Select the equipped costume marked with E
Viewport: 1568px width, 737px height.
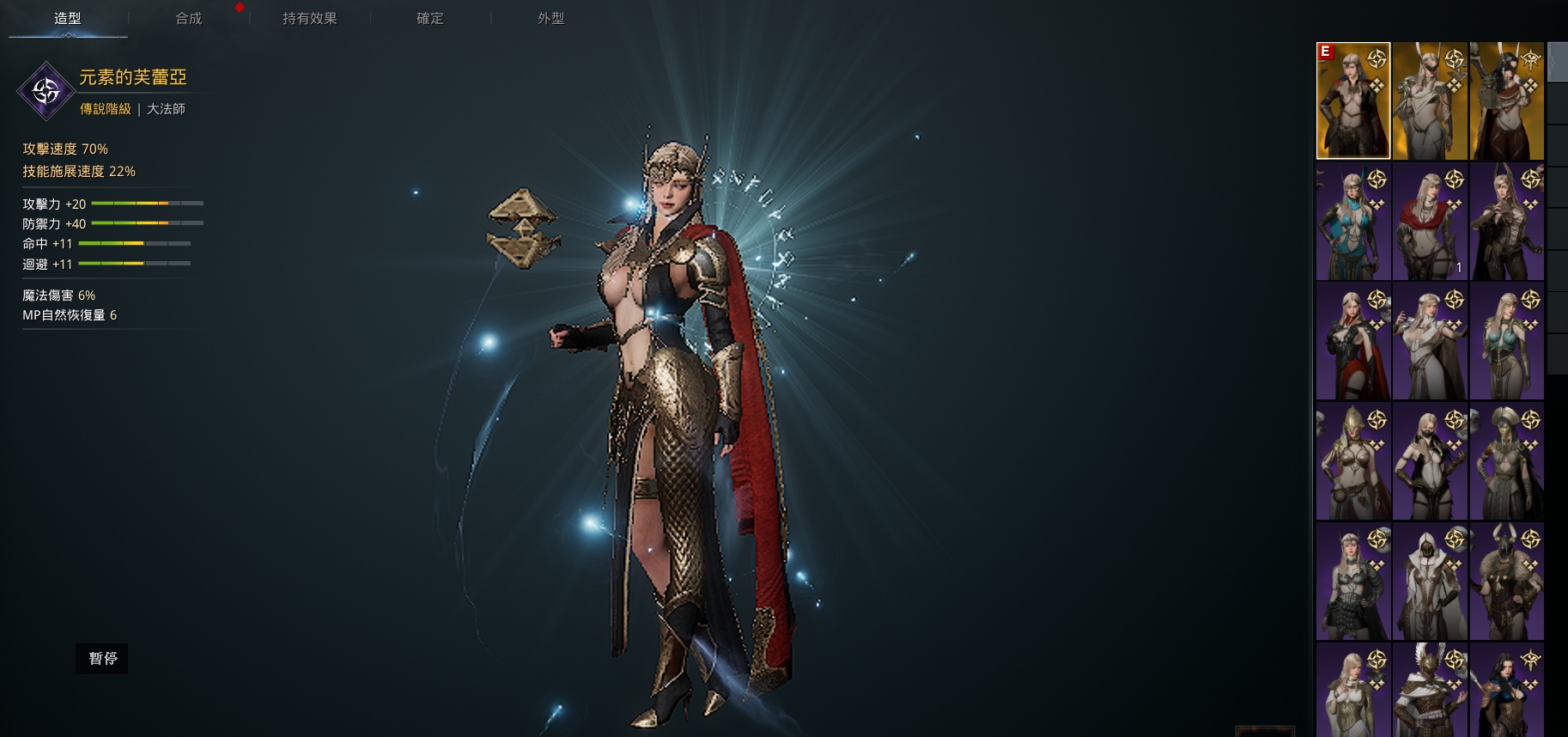click(1352, 101)
